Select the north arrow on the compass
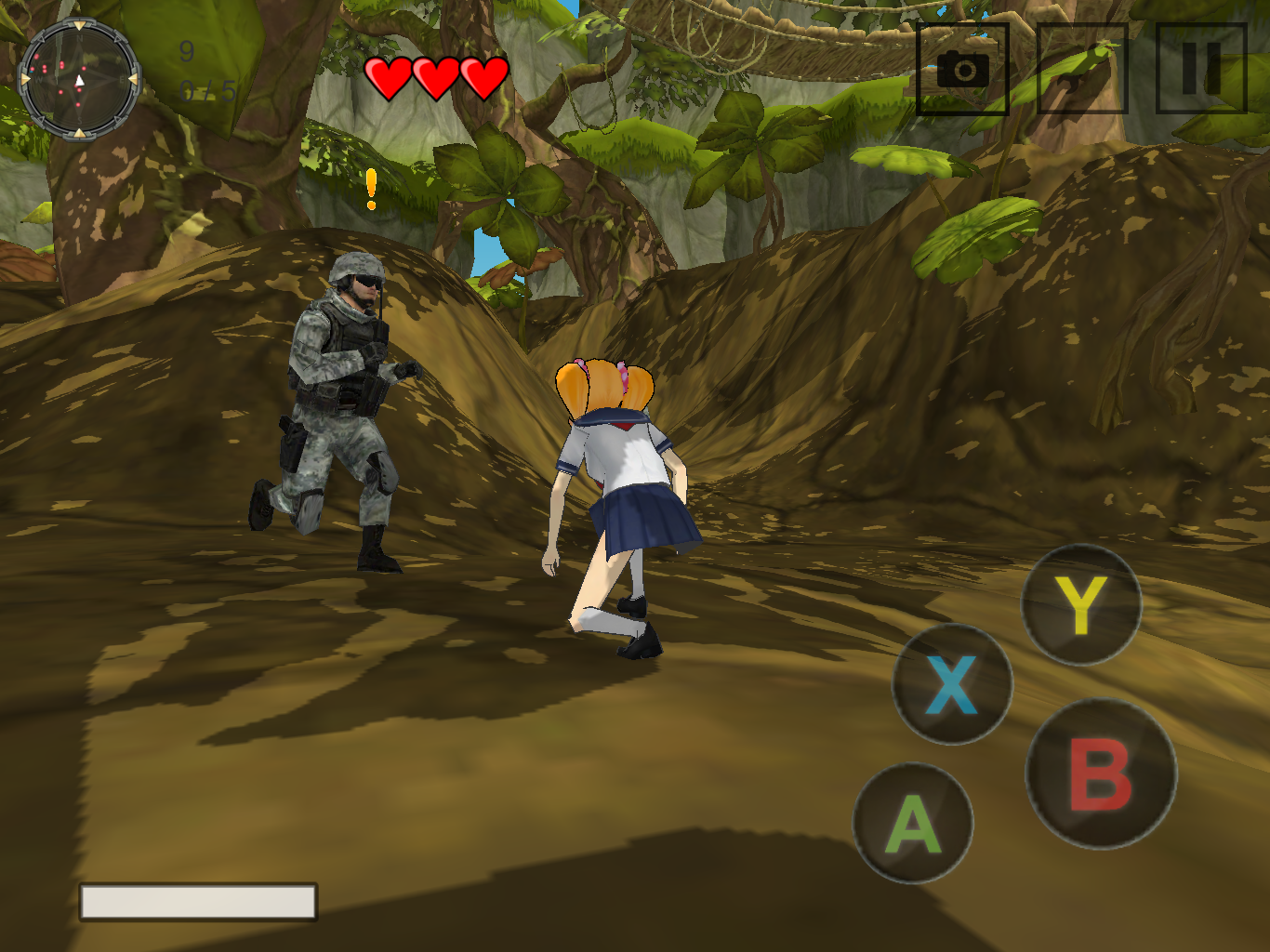The width and height of the screenshot is (1270, 952). pos(80,25)
